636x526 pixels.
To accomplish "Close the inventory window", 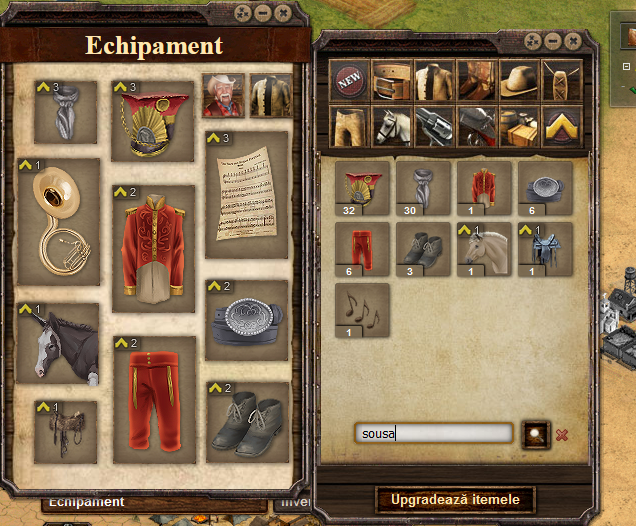I will tap(573, 41).
